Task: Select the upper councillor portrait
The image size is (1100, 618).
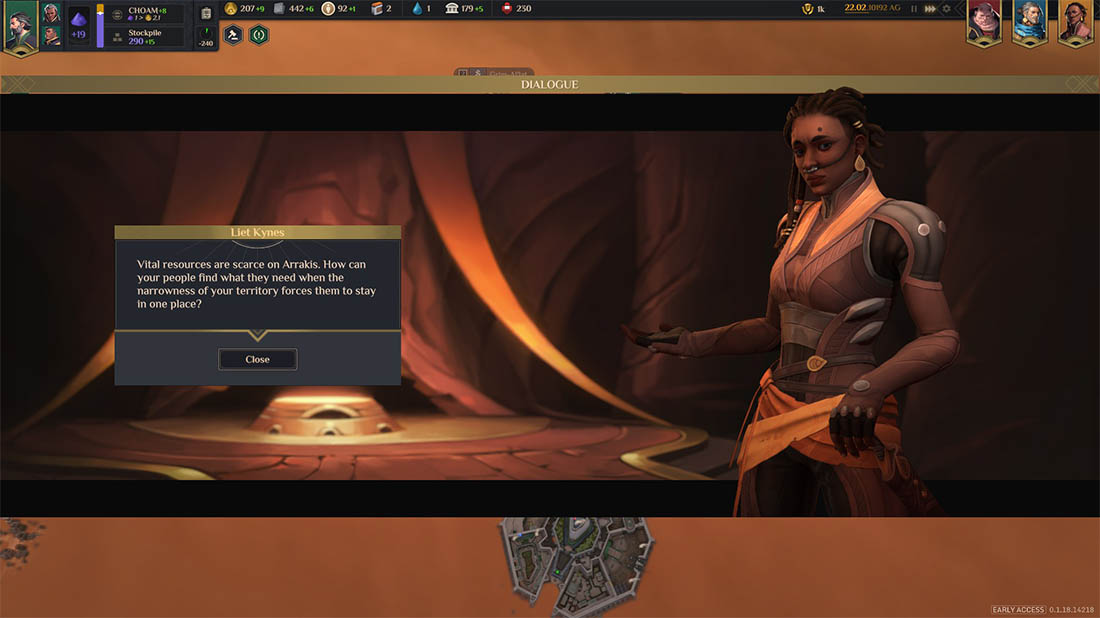Action: pos(52,13)
